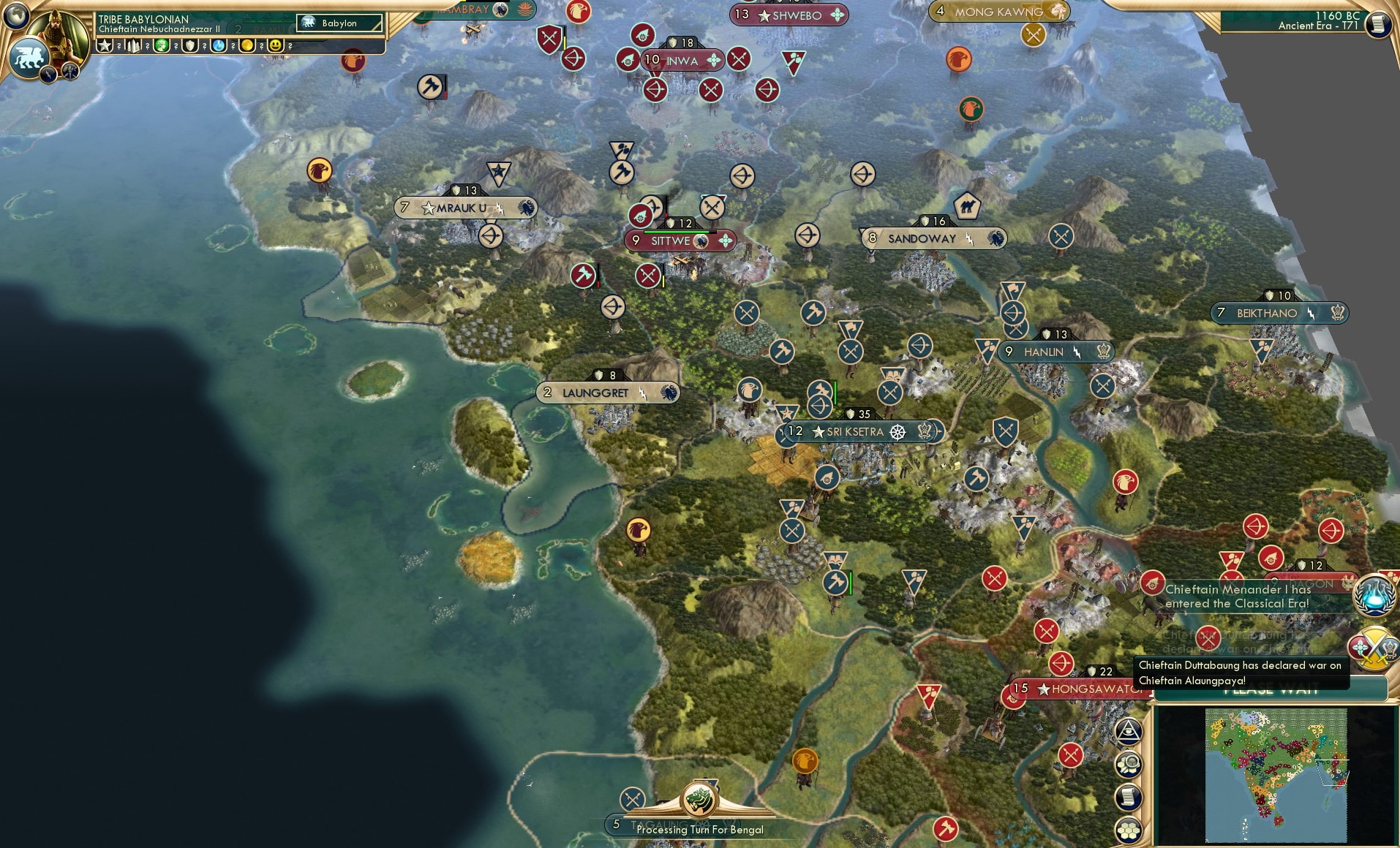Open the Babylon civilization dropdown

[339, 23]
